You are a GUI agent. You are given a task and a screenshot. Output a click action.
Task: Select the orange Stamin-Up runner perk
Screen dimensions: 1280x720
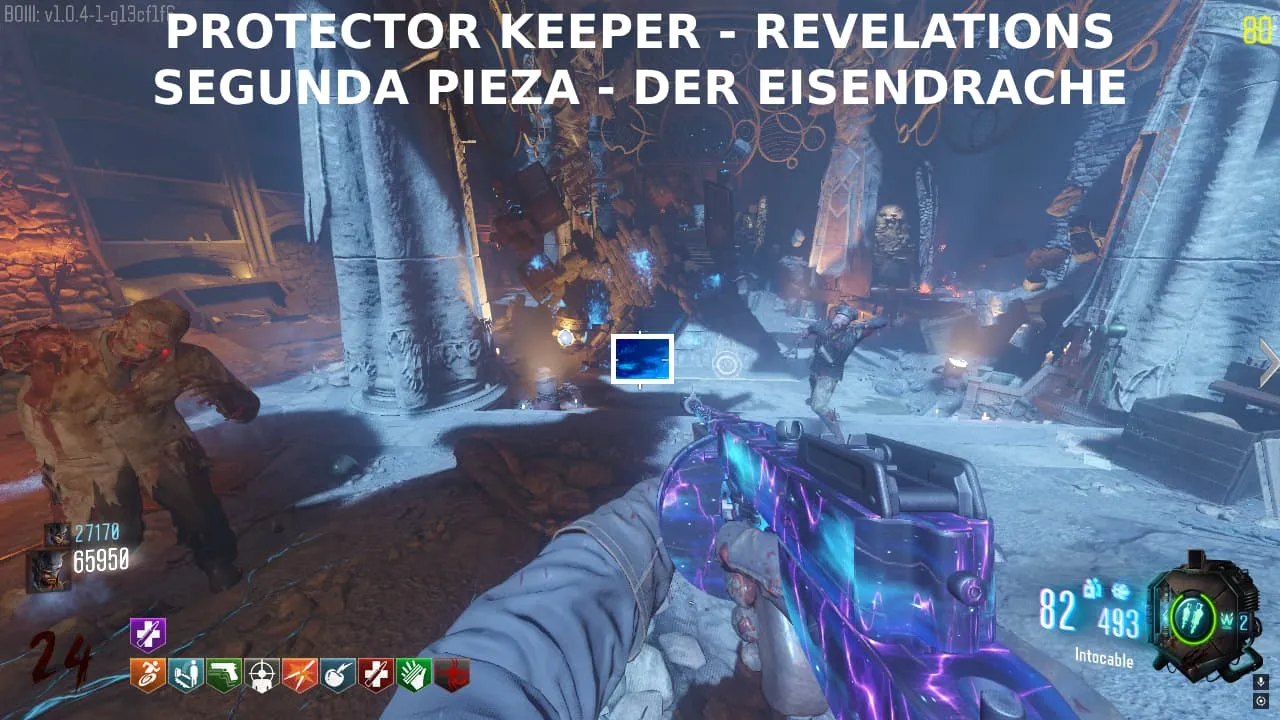click(148, 675)
